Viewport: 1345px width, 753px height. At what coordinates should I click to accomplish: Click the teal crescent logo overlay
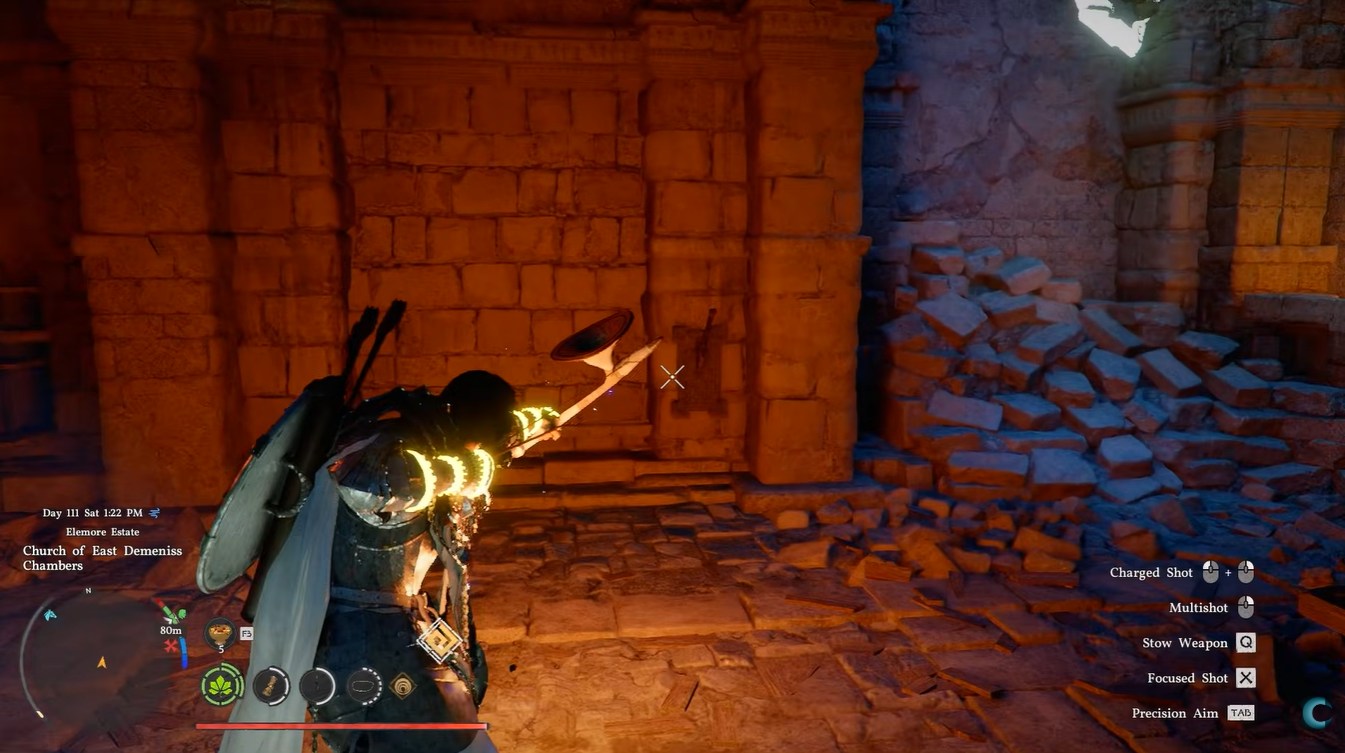tap(1316, 712)
